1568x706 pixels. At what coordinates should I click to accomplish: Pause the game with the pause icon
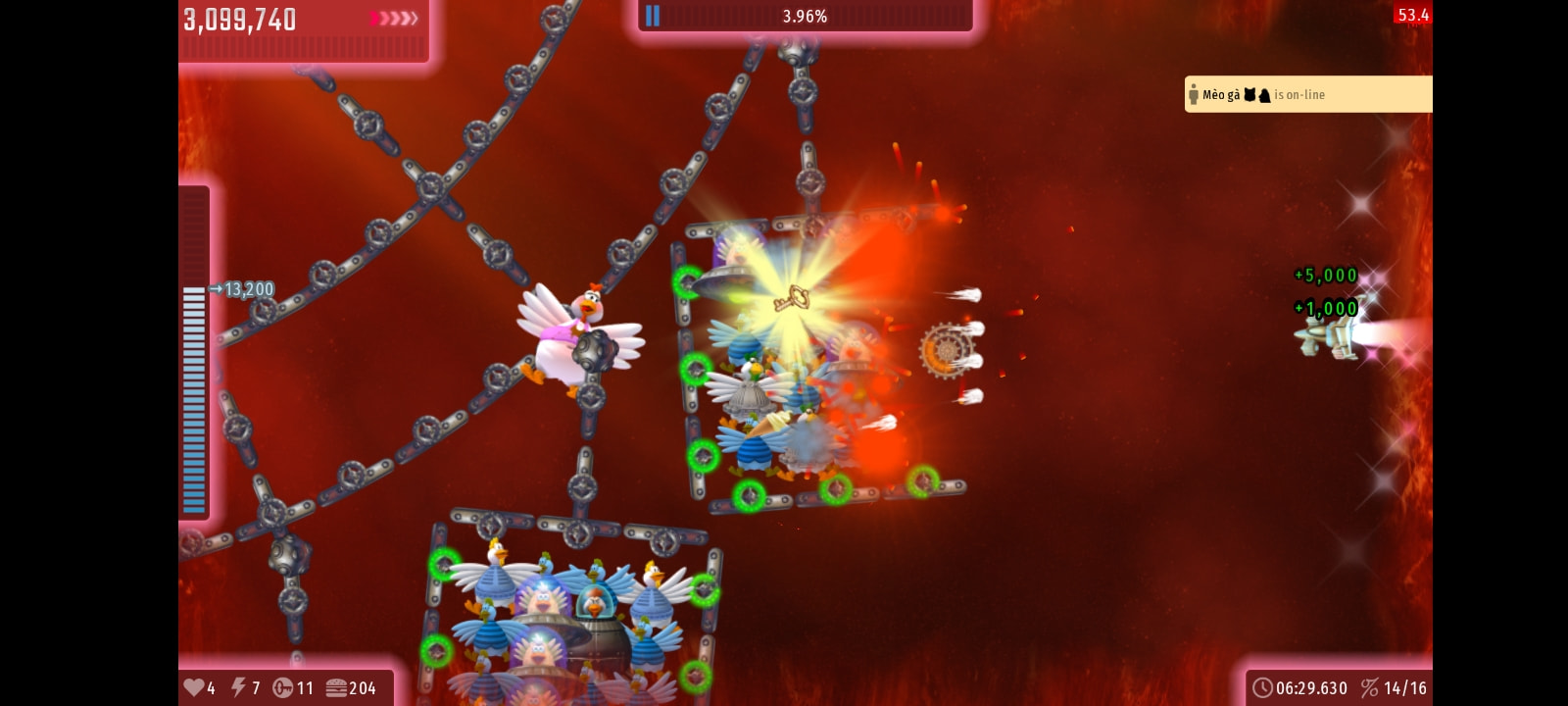click(653, 16)
